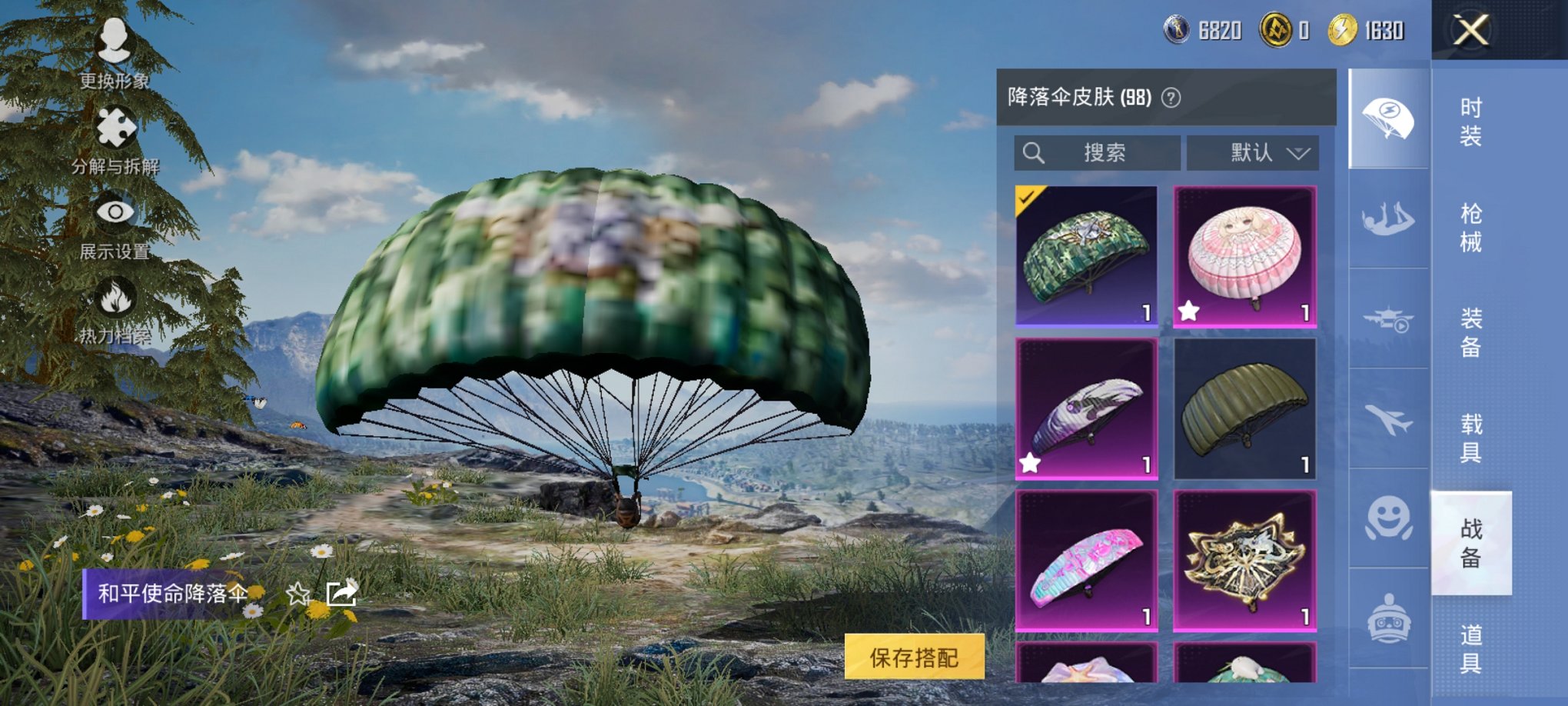Toggle favorite star on the pink anime parachute
1568x706 pixels.
(x=1188, y=311)
